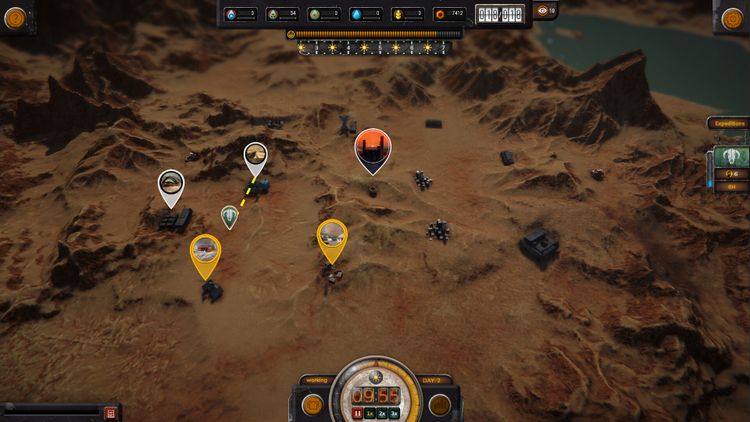The width and height of the screenshot is (750, 422).
Task: Click the round orange button left of the clock
Action: pos(313,404)
